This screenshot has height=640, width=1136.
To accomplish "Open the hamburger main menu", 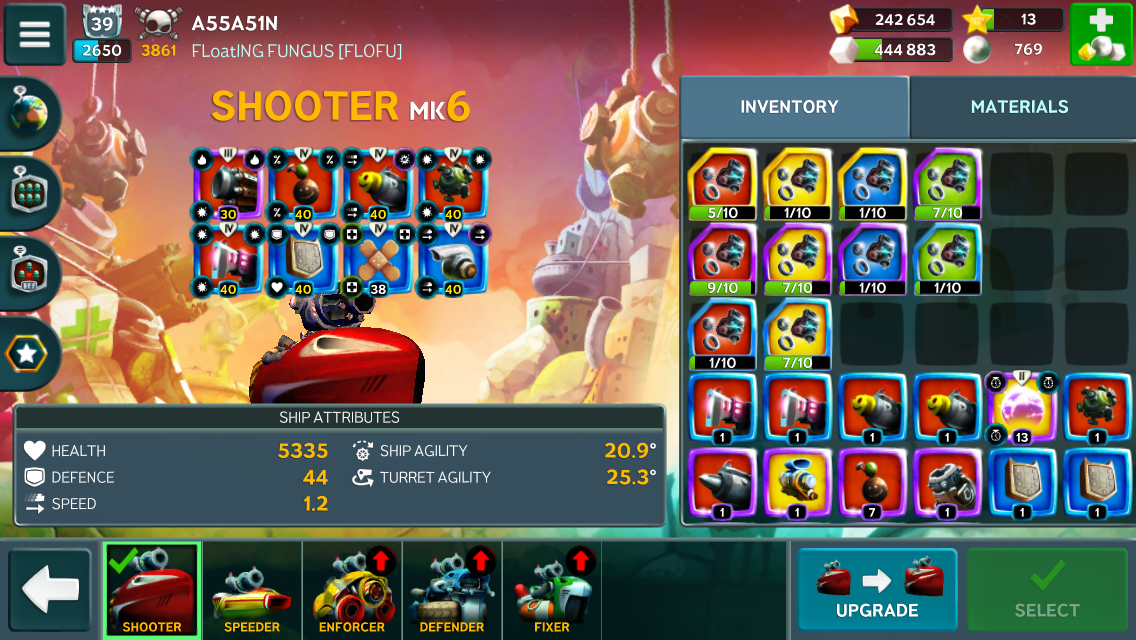I will pyautogui.click(x=35, y=33).
